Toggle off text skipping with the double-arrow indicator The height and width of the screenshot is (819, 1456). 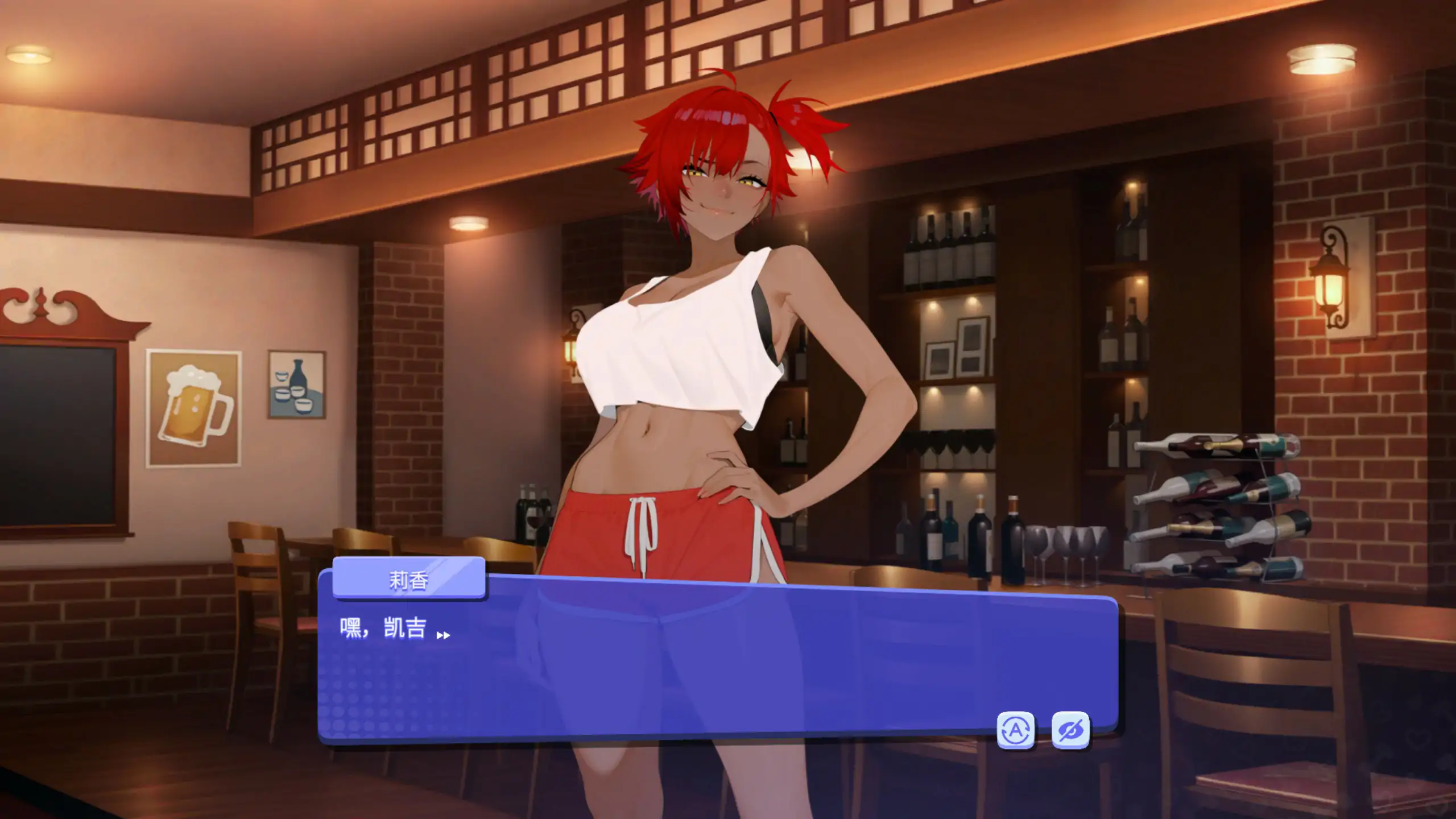443,634
